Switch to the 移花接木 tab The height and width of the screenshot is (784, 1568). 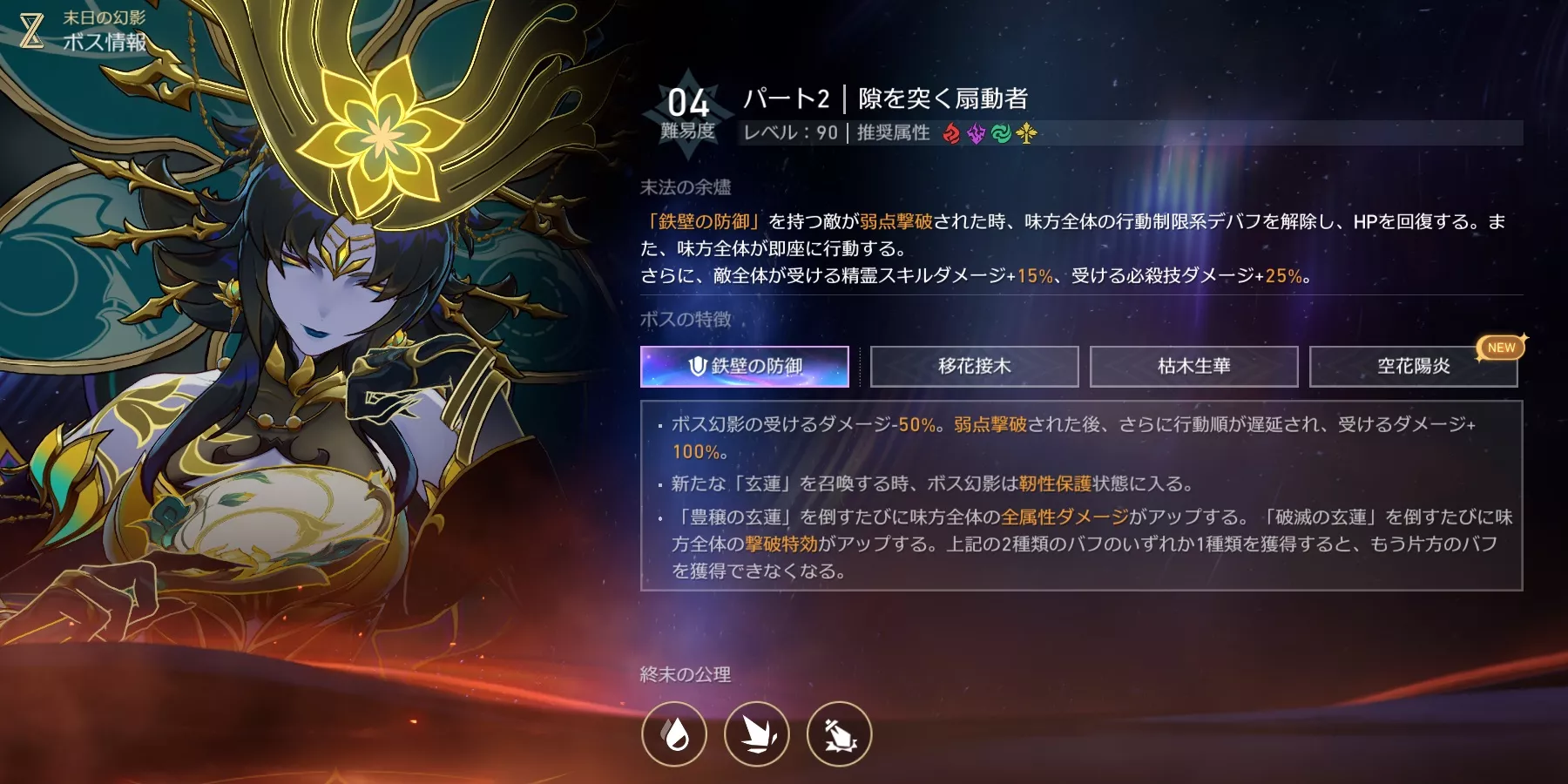point(975,366)
